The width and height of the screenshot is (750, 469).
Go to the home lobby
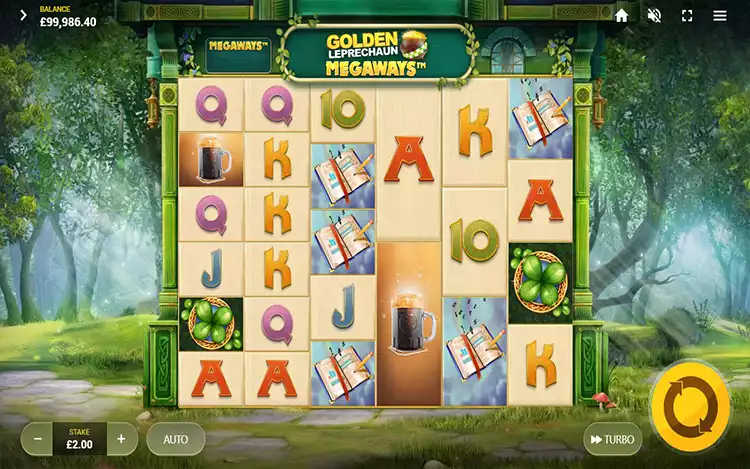coord(621,16)
